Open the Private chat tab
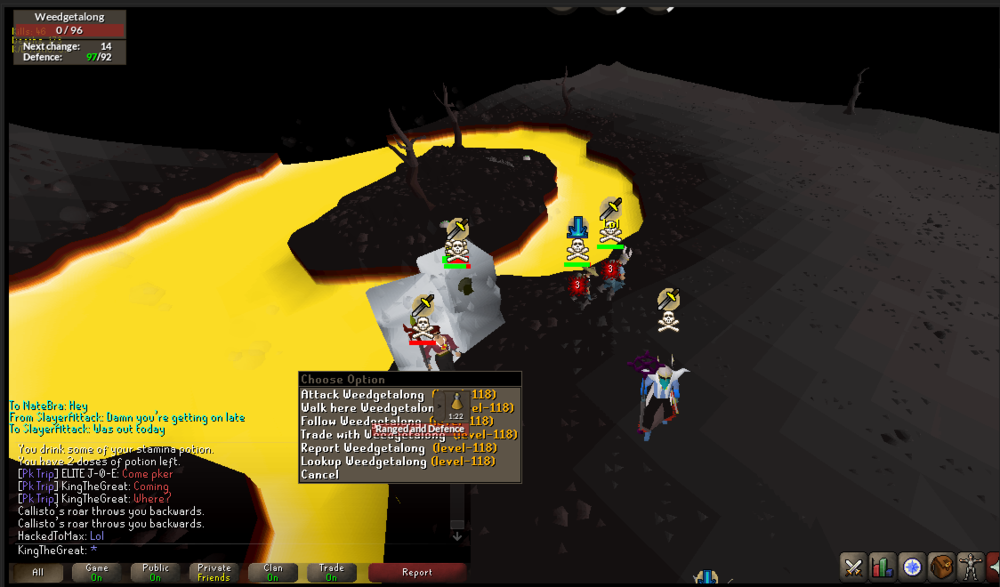 click(x=214, y=573)
